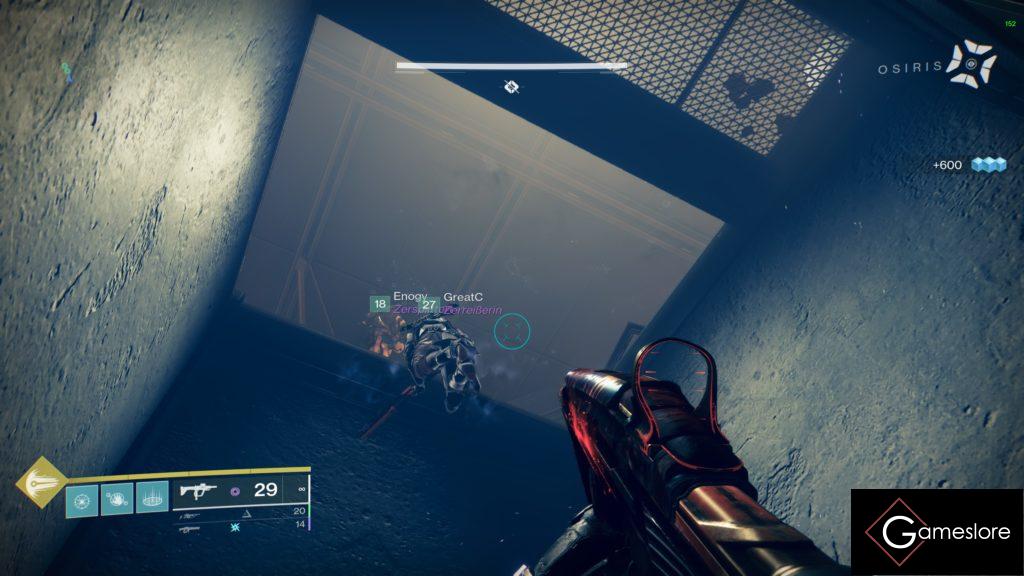The image size is (1024, 576).
Task: Select the grenade ability icon
Action: 82,499
